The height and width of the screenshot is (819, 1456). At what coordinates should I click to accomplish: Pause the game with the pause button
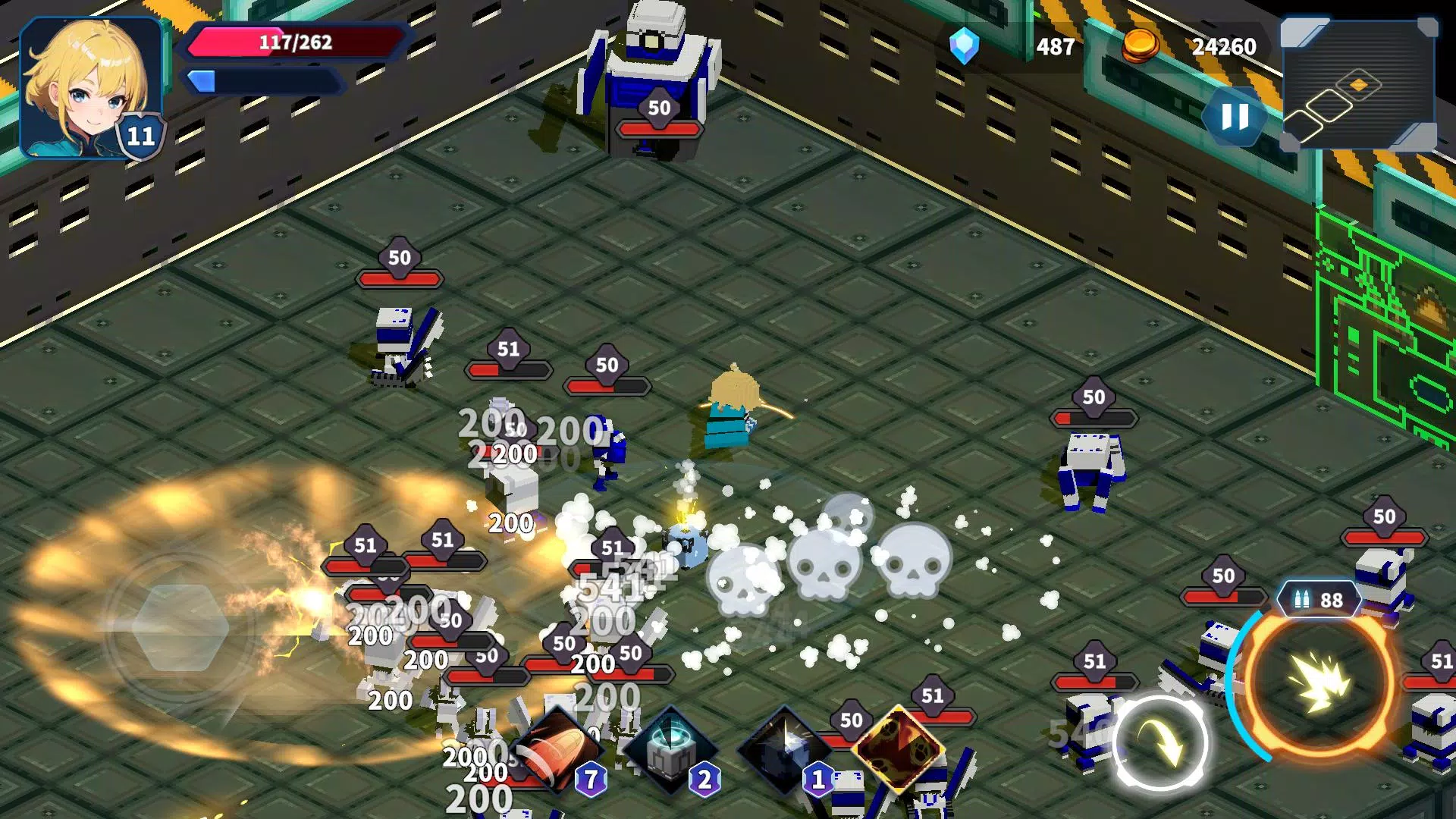(x=1235, y=118)
